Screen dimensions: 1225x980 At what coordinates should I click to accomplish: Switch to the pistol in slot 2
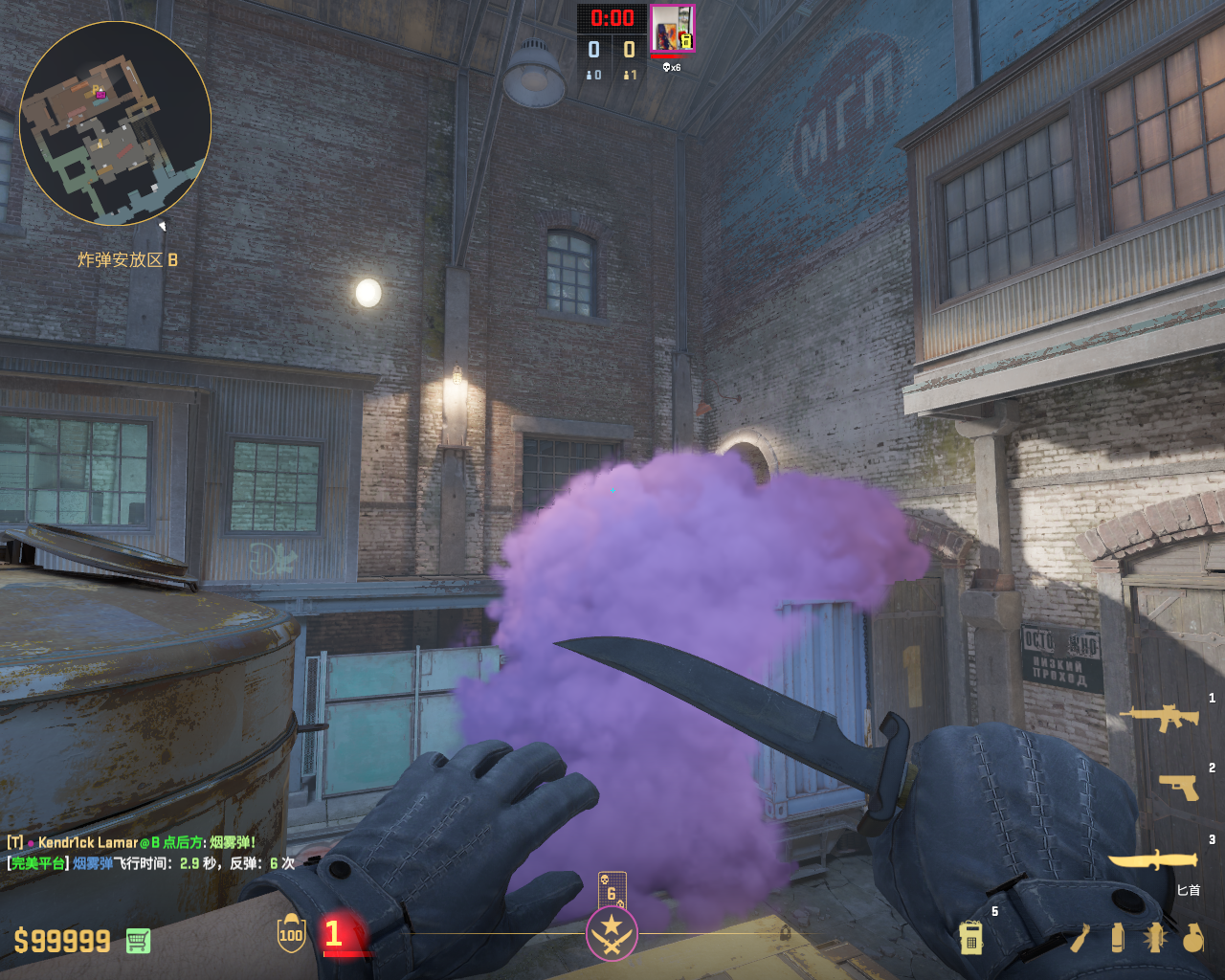[x=1178, y=787]
